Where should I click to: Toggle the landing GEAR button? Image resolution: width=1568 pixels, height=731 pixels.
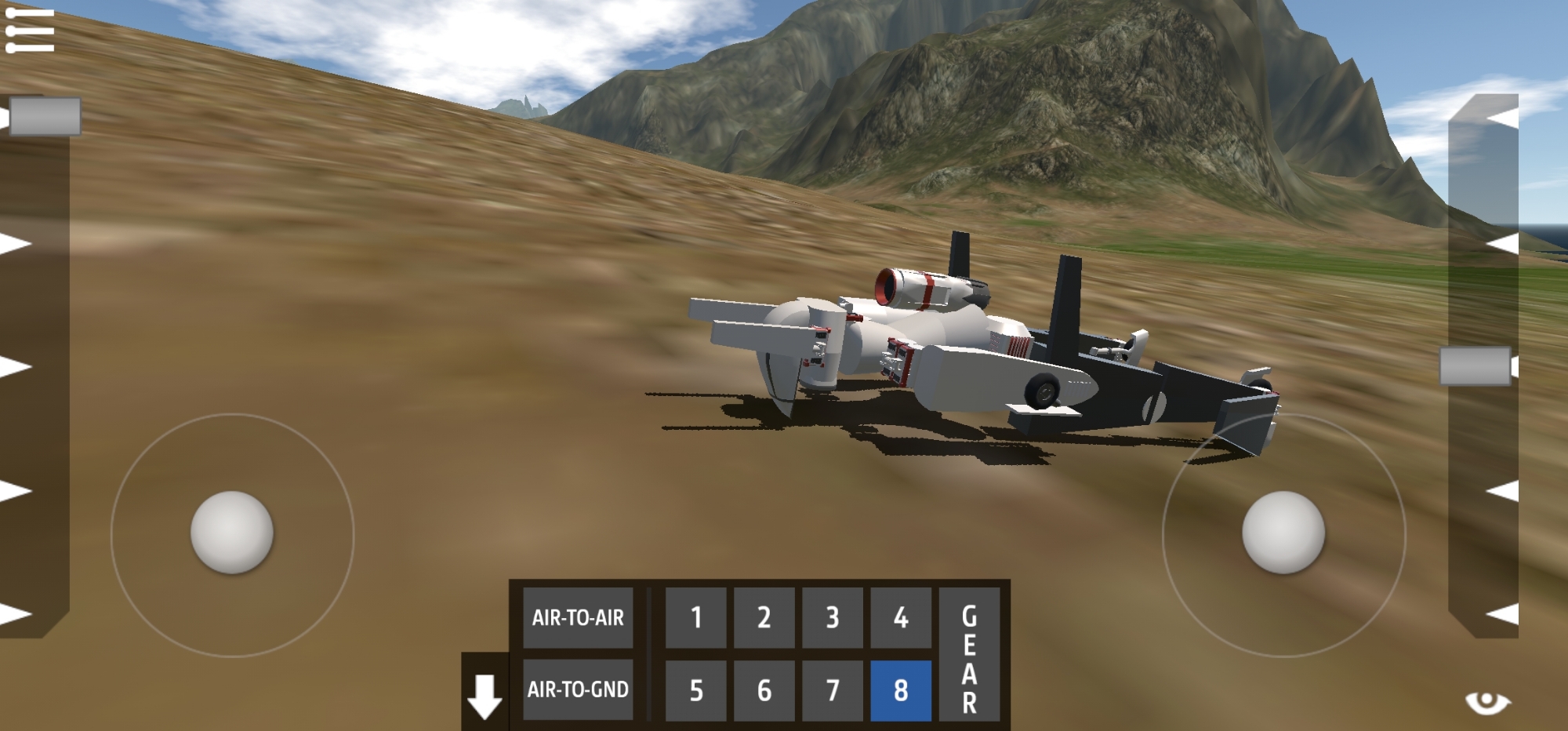click(970, 654)
